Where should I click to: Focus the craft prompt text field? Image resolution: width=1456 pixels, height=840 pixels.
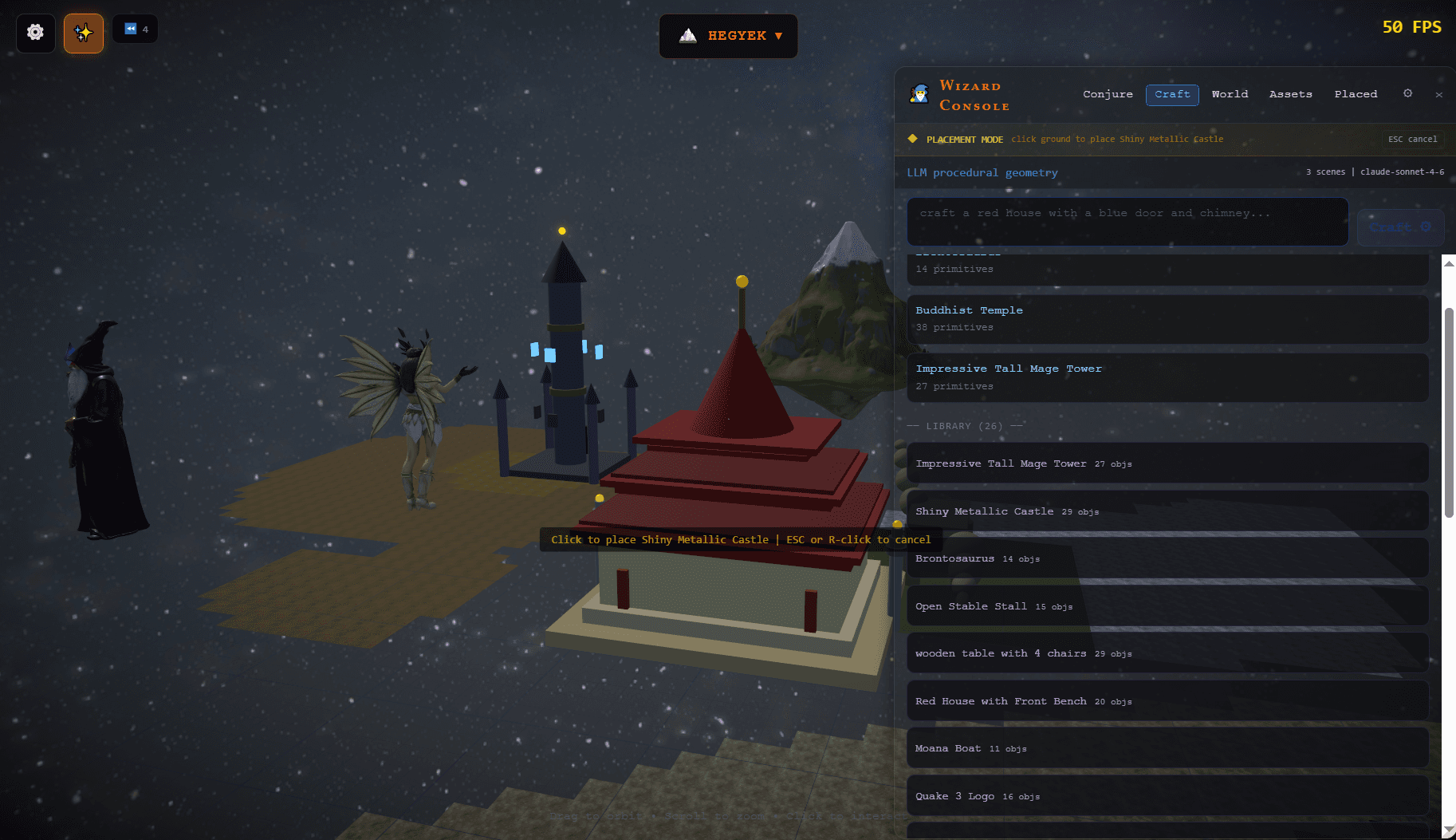click(1127, 221)
